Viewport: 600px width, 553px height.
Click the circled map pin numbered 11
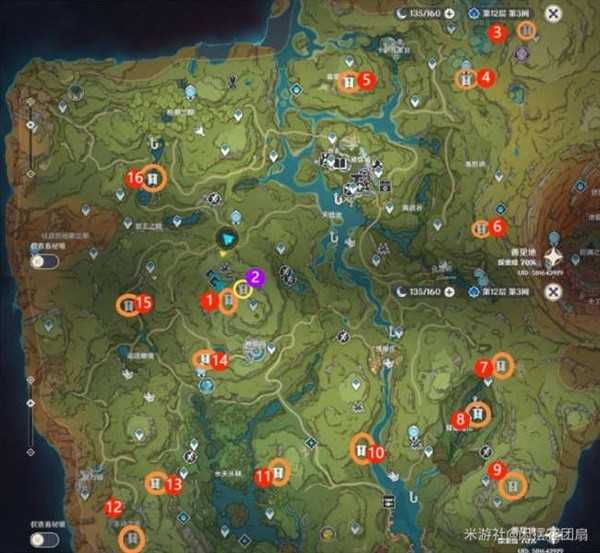pyautogui.click(x=280, y=472)
